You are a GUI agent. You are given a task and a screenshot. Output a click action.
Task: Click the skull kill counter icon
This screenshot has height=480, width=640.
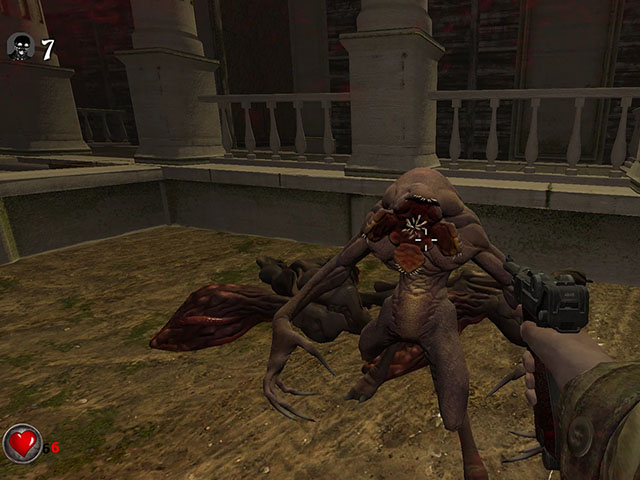coord(20,46)
